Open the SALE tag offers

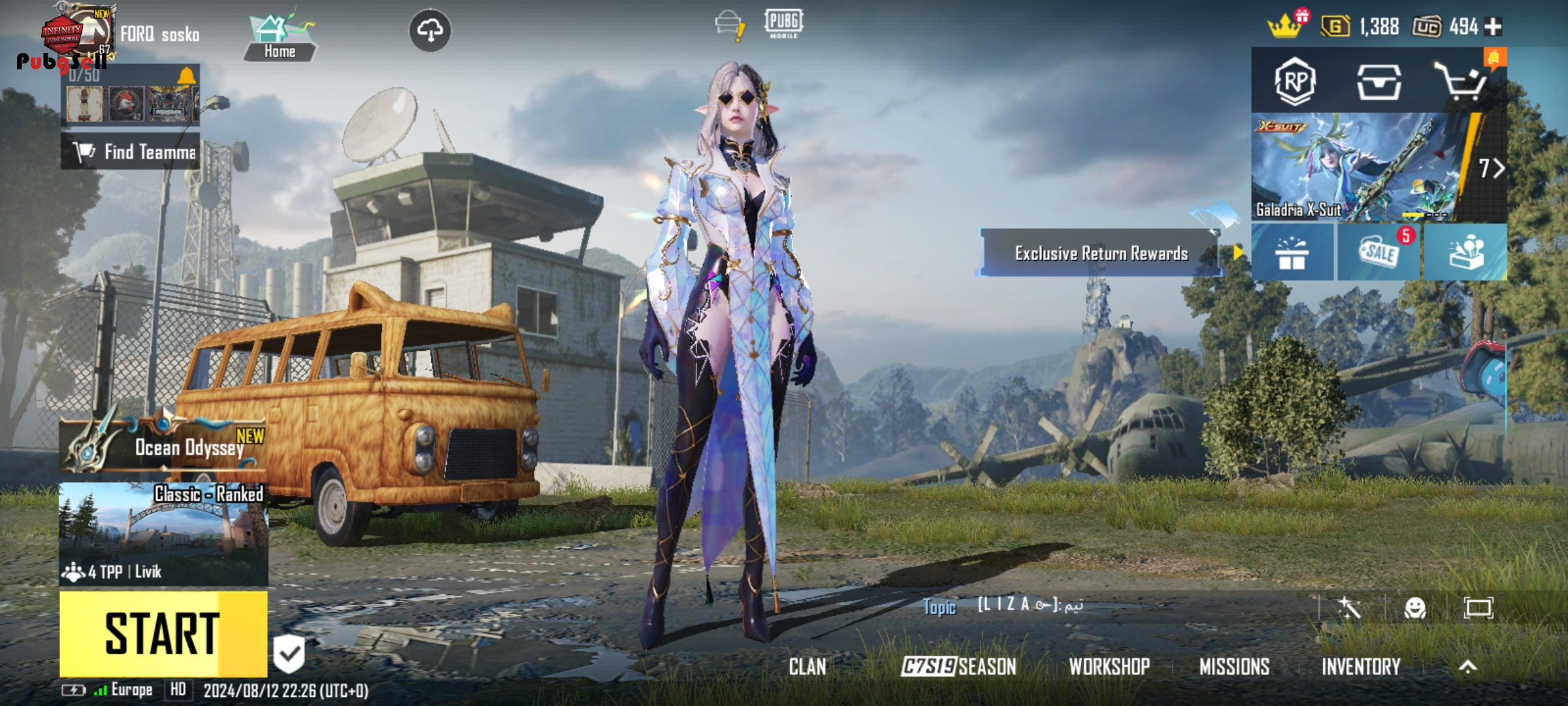pos(1379,253)
